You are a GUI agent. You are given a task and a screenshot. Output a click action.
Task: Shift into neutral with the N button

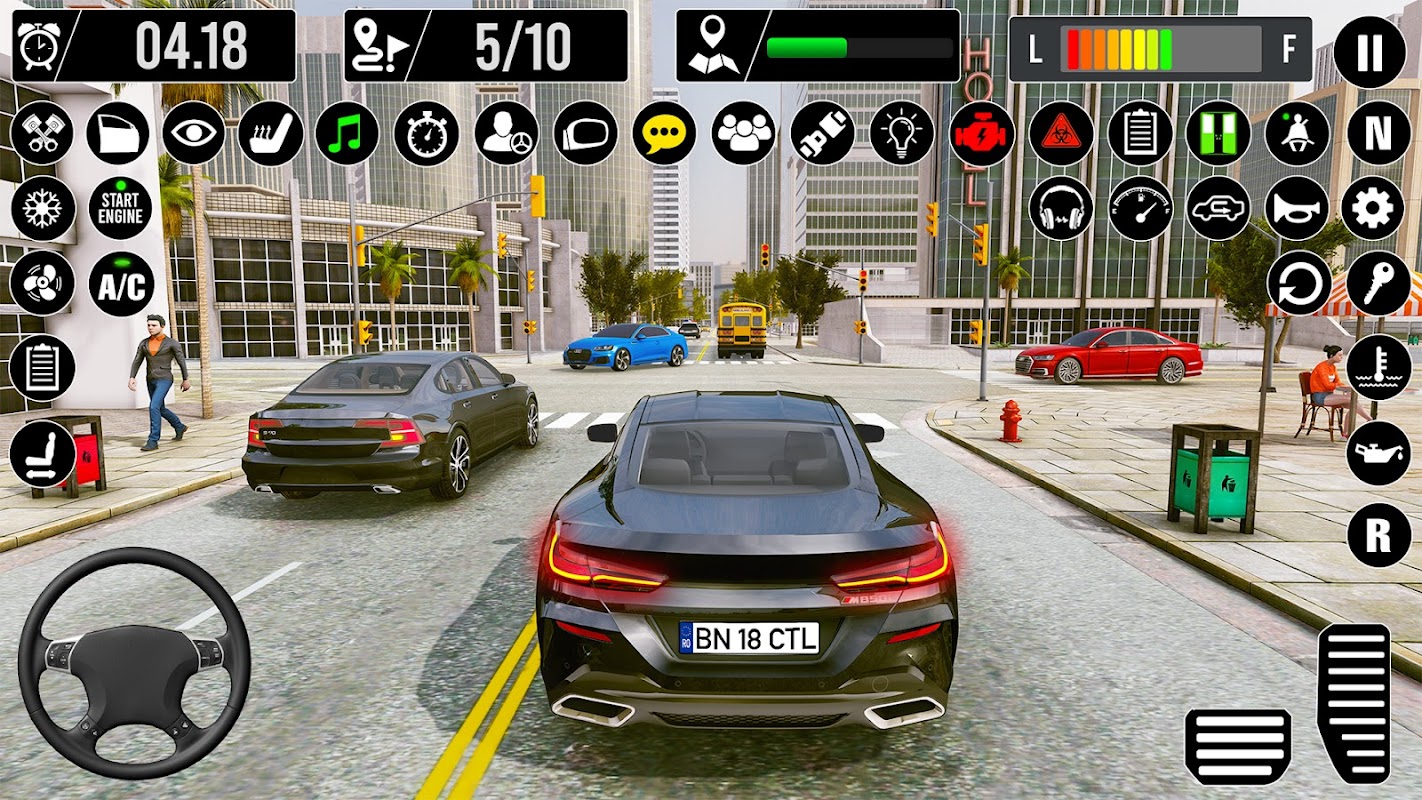point(1378,133)
